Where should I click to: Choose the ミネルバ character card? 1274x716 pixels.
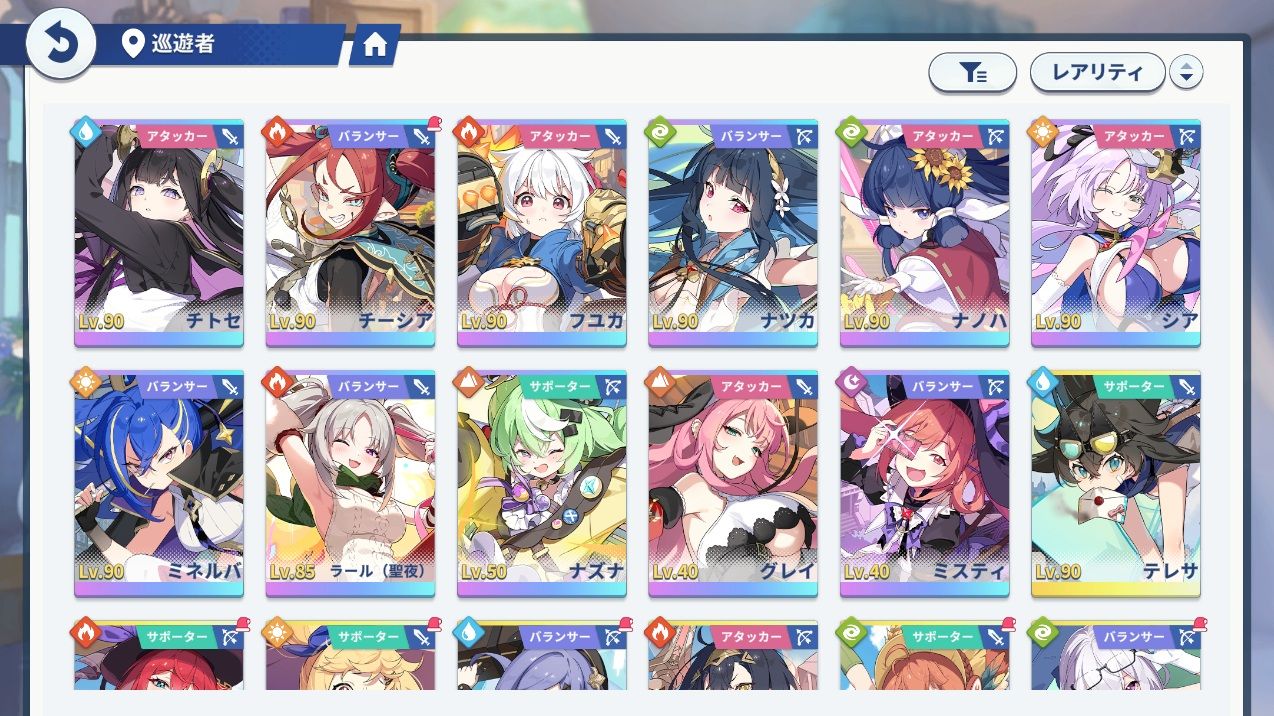tap(159, 485)
